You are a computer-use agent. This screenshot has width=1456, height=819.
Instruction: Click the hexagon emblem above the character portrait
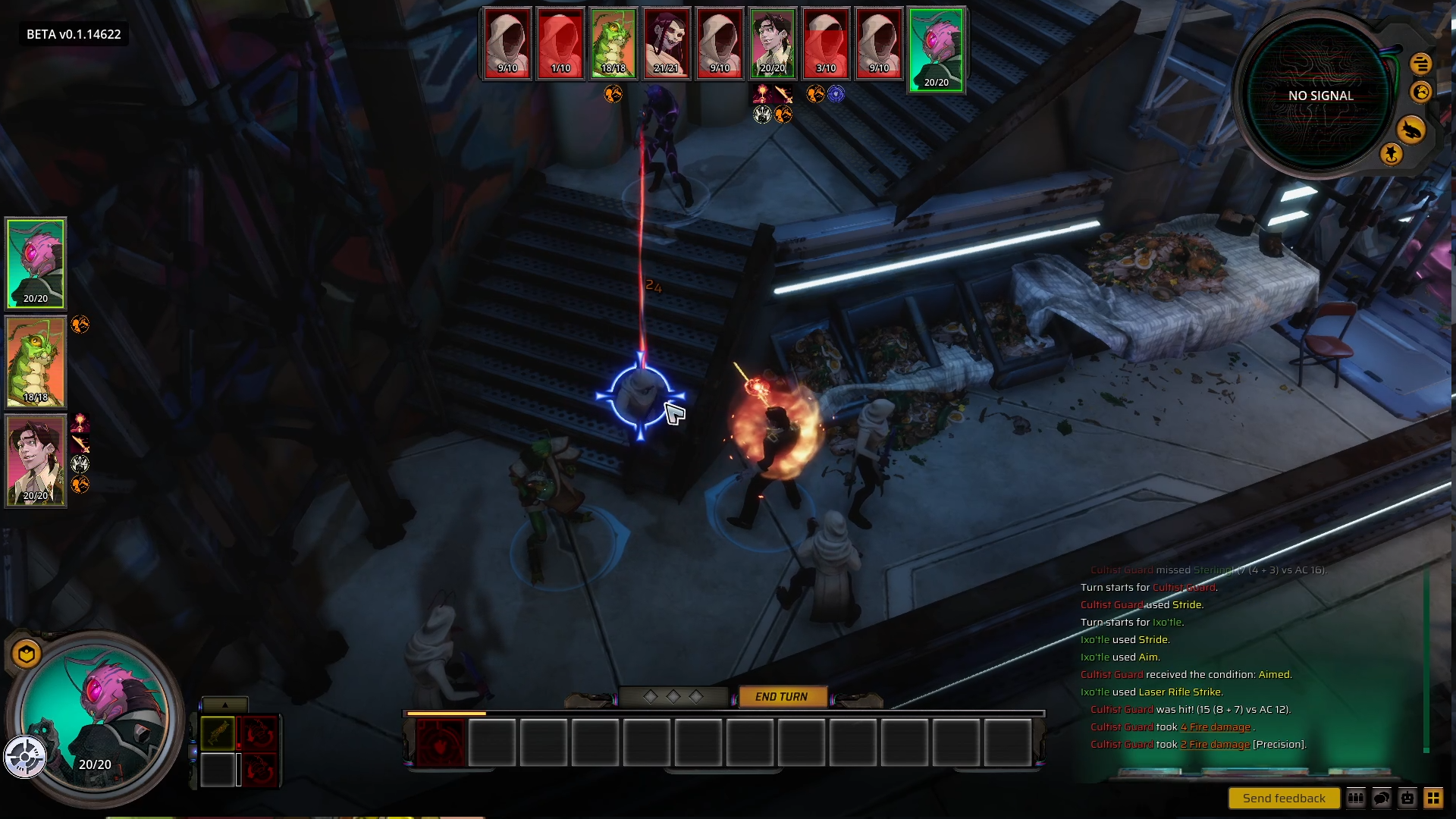(25, 651)
